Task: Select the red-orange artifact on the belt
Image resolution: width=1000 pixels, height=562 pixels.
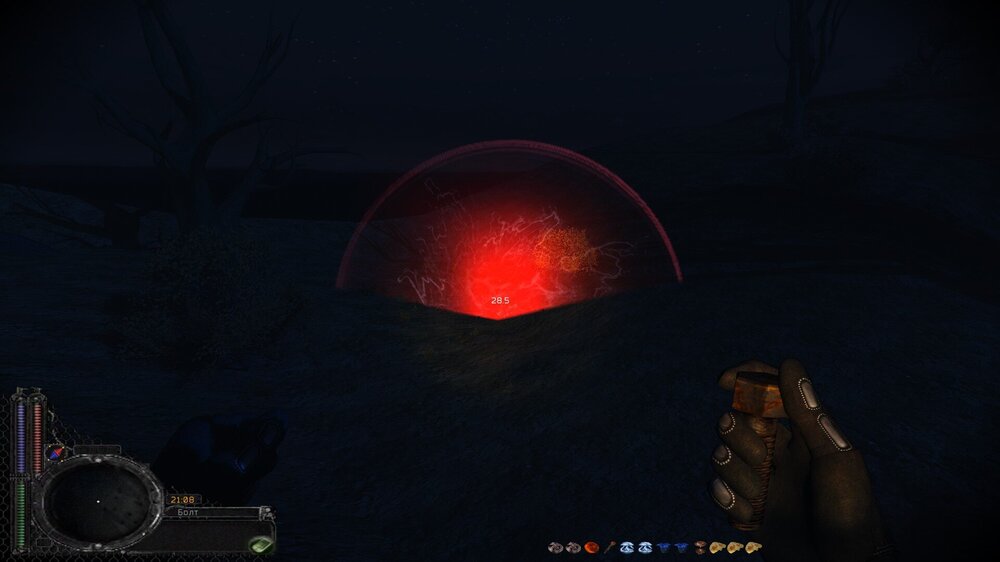Action: pyautogui.click(x=591, y=547)
